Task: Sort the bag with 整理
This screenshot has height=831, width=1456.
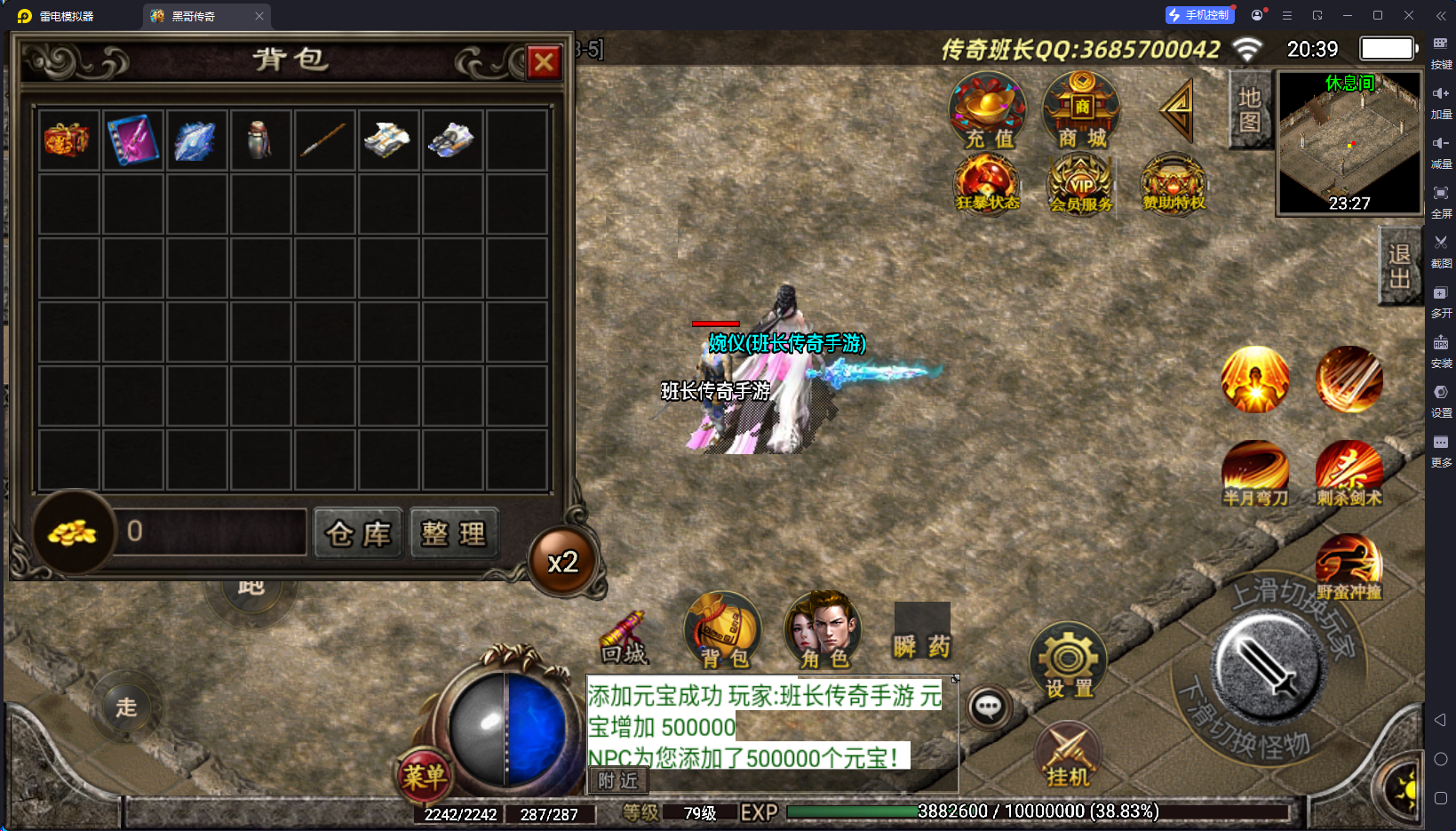Action: [x=454, y=533]
